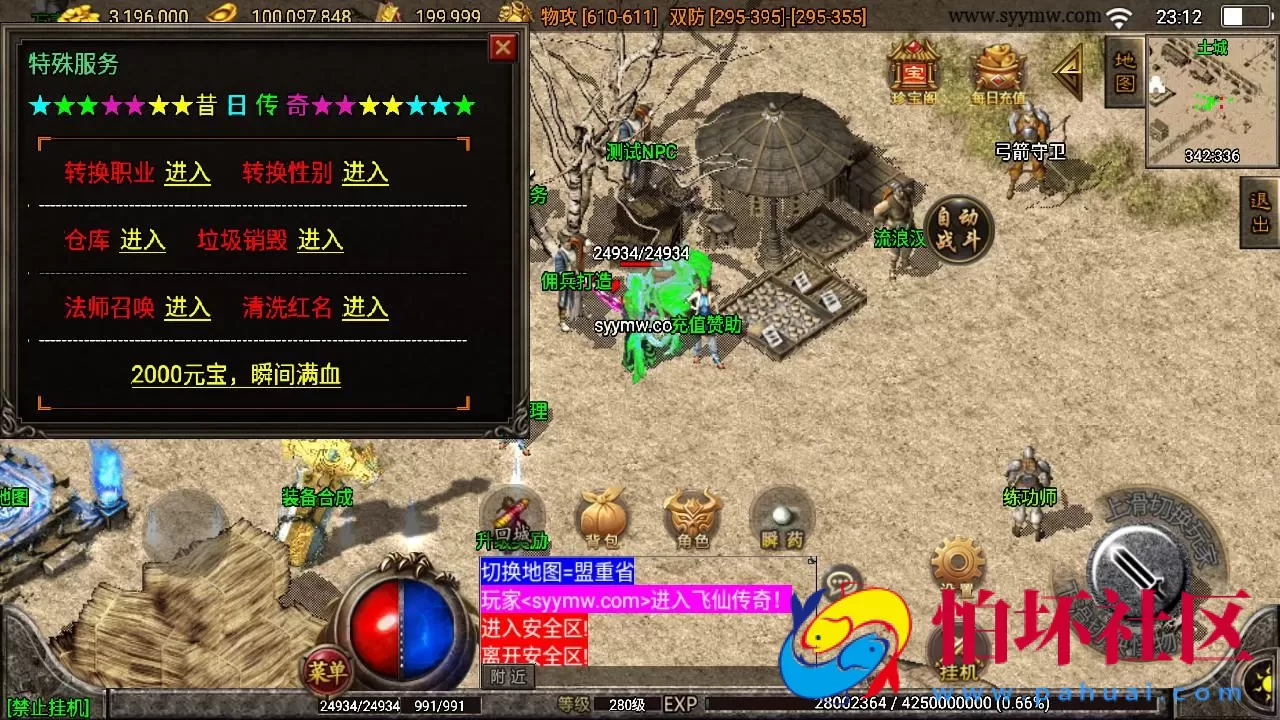
Task: Collapse the panel using the gold arrow
Action: tap(1070, 70)
